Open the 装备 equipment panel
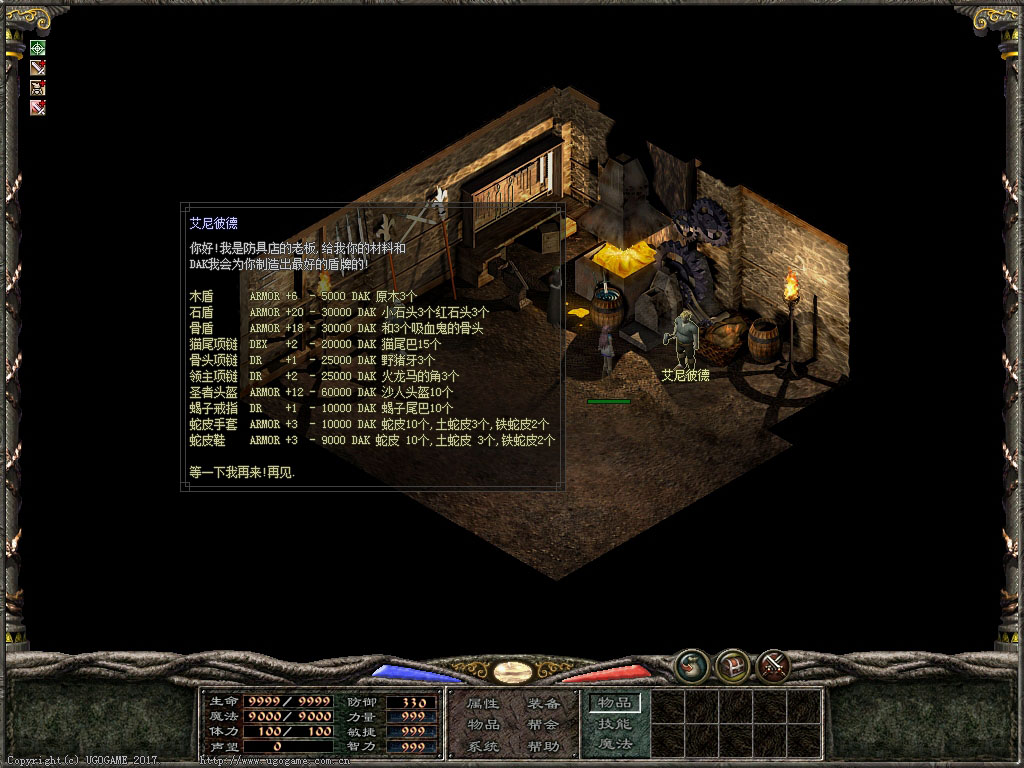 pos(543,704)
